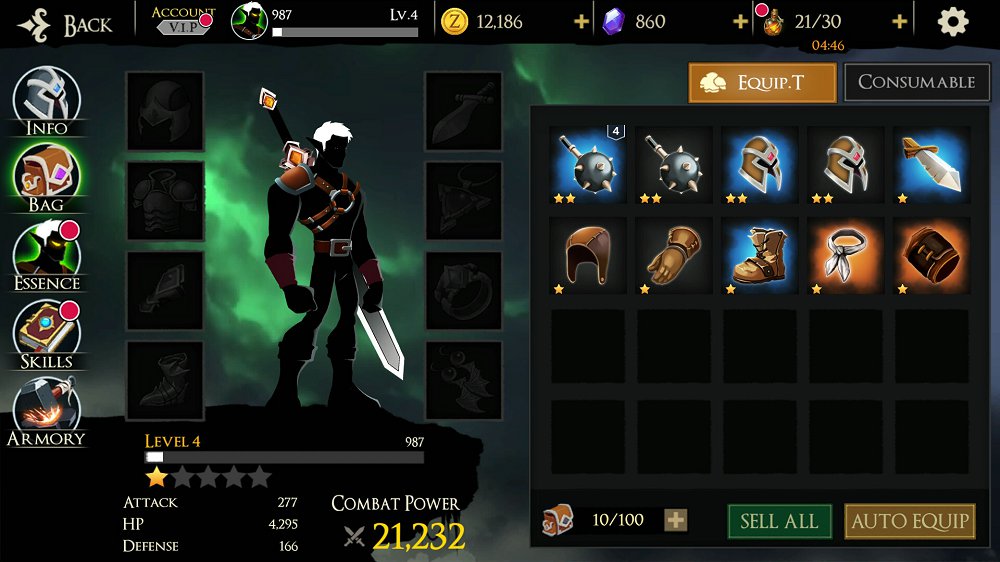Screen dimensions: 1000x562
Task: Go back using the Back button
Action: tap(65, 24)
